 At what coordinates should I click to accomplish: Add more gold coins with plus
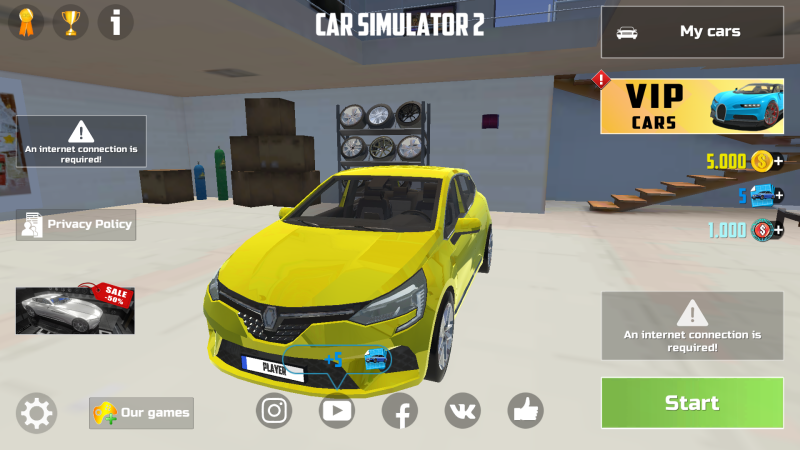point(778,161)
